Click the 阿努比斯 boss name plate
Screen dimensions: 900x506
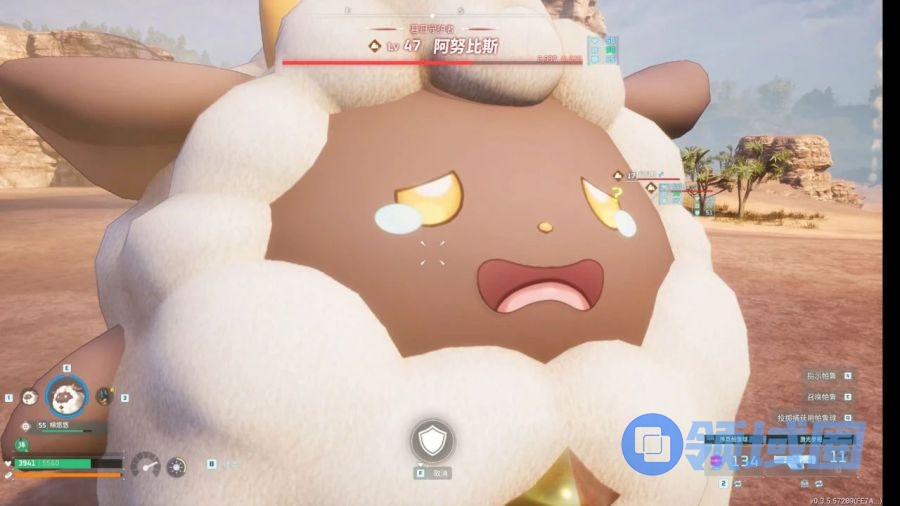click(x=466, y=46)
